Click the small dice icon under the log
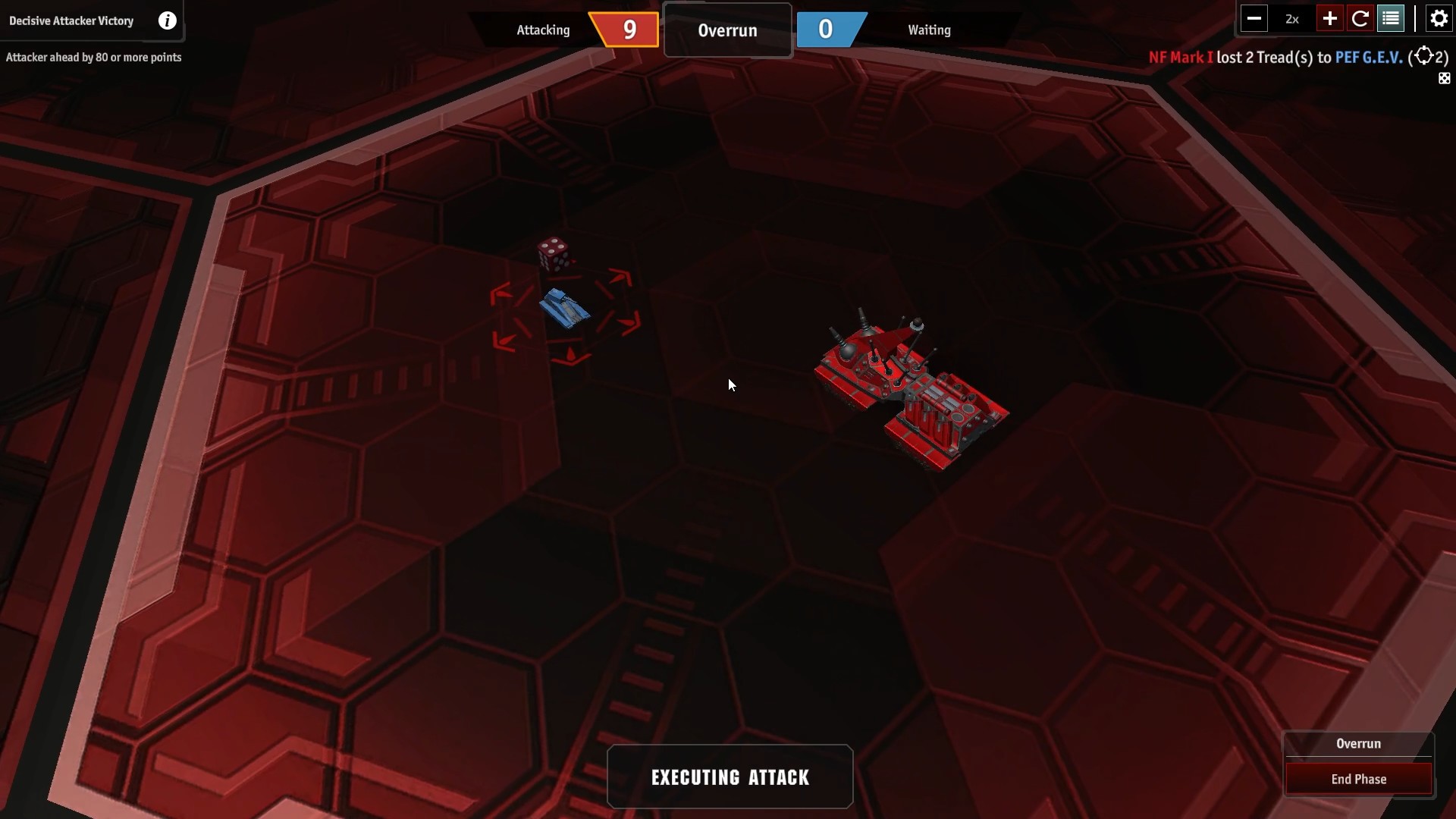The image size is (1456, 819). [1444, 79]
